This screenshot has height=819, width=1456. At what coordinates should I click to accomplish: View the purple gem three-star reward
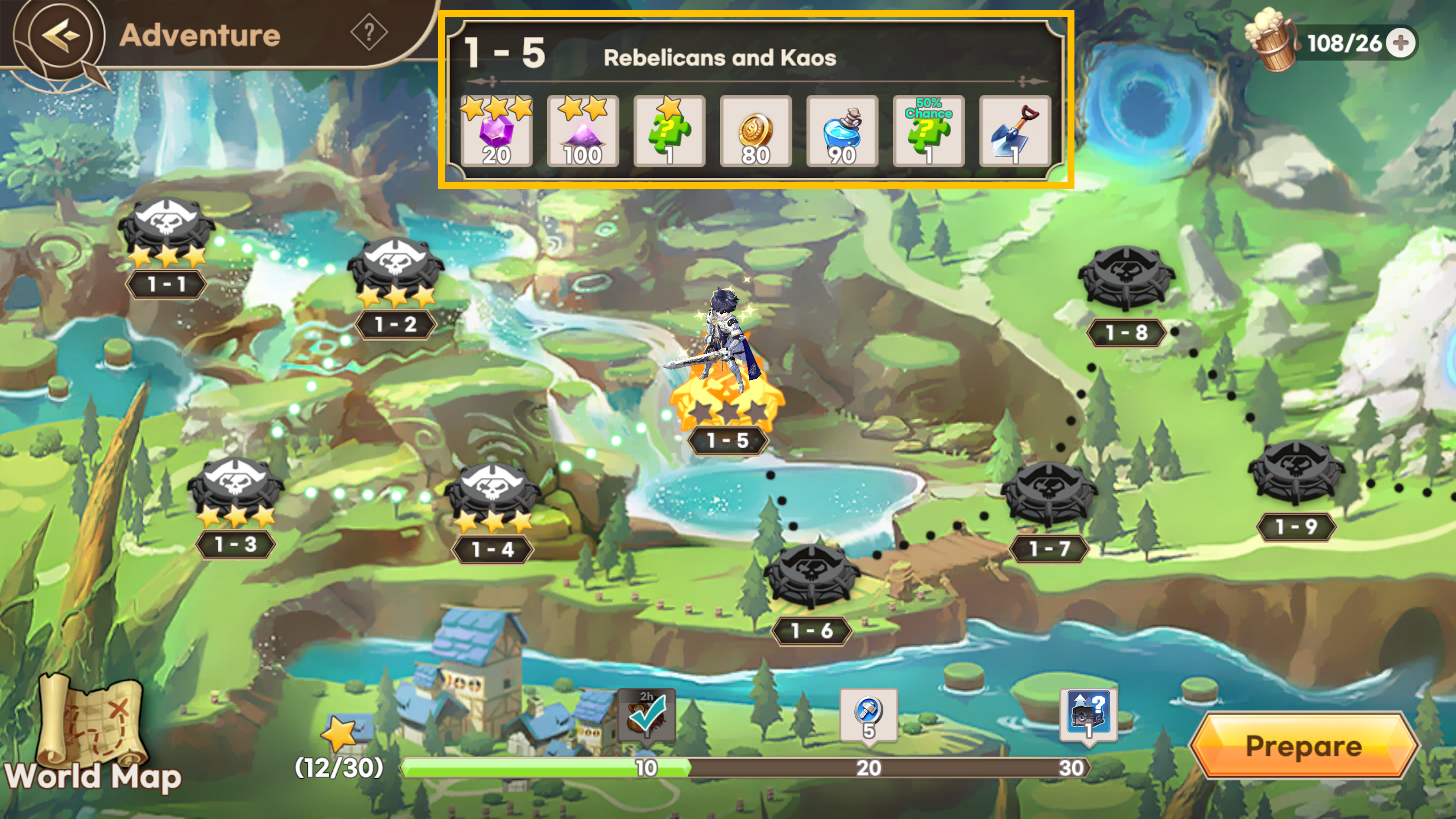496,132
